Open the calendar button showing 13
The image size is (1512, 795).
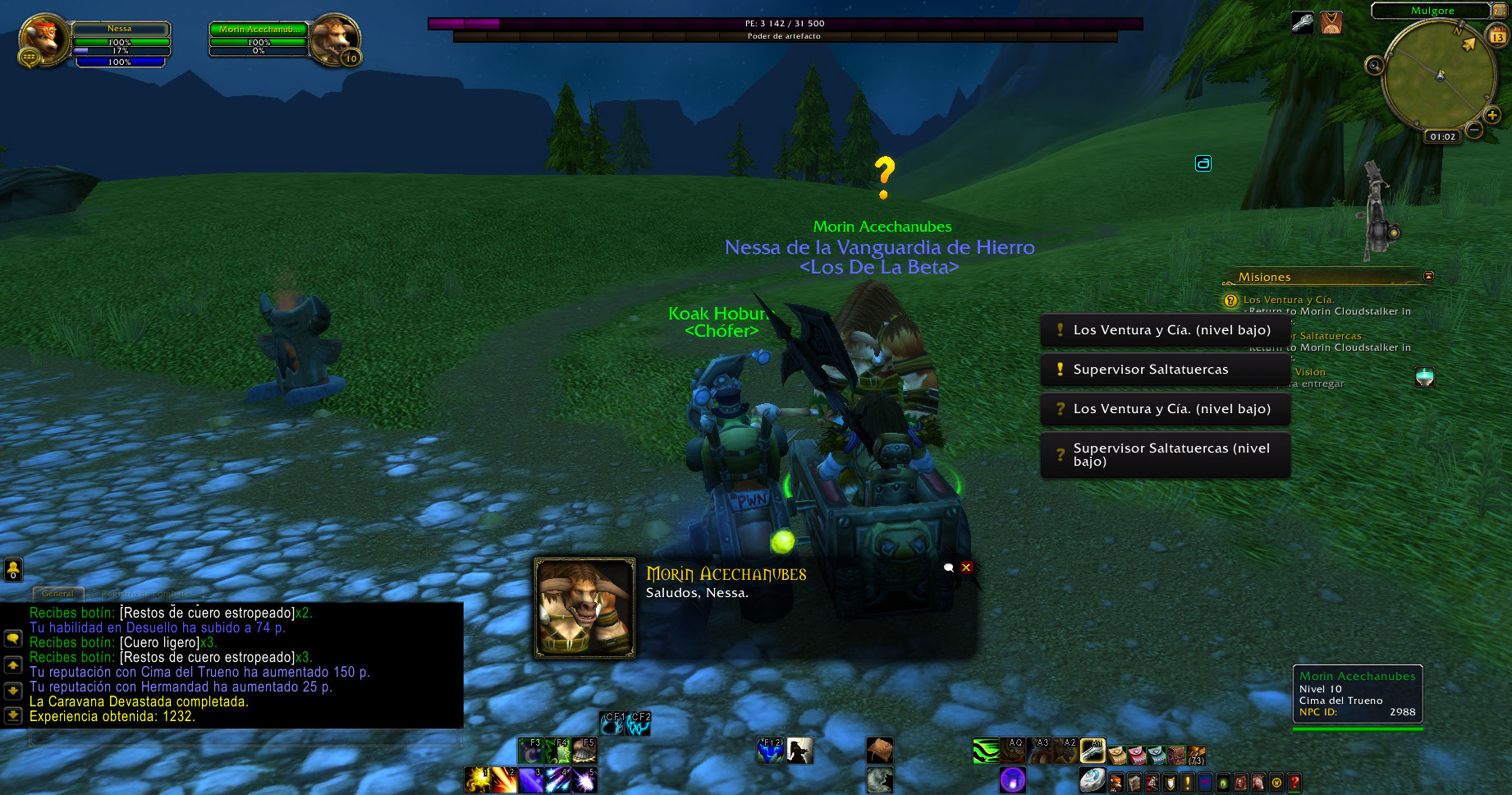tap(1497, 36)
